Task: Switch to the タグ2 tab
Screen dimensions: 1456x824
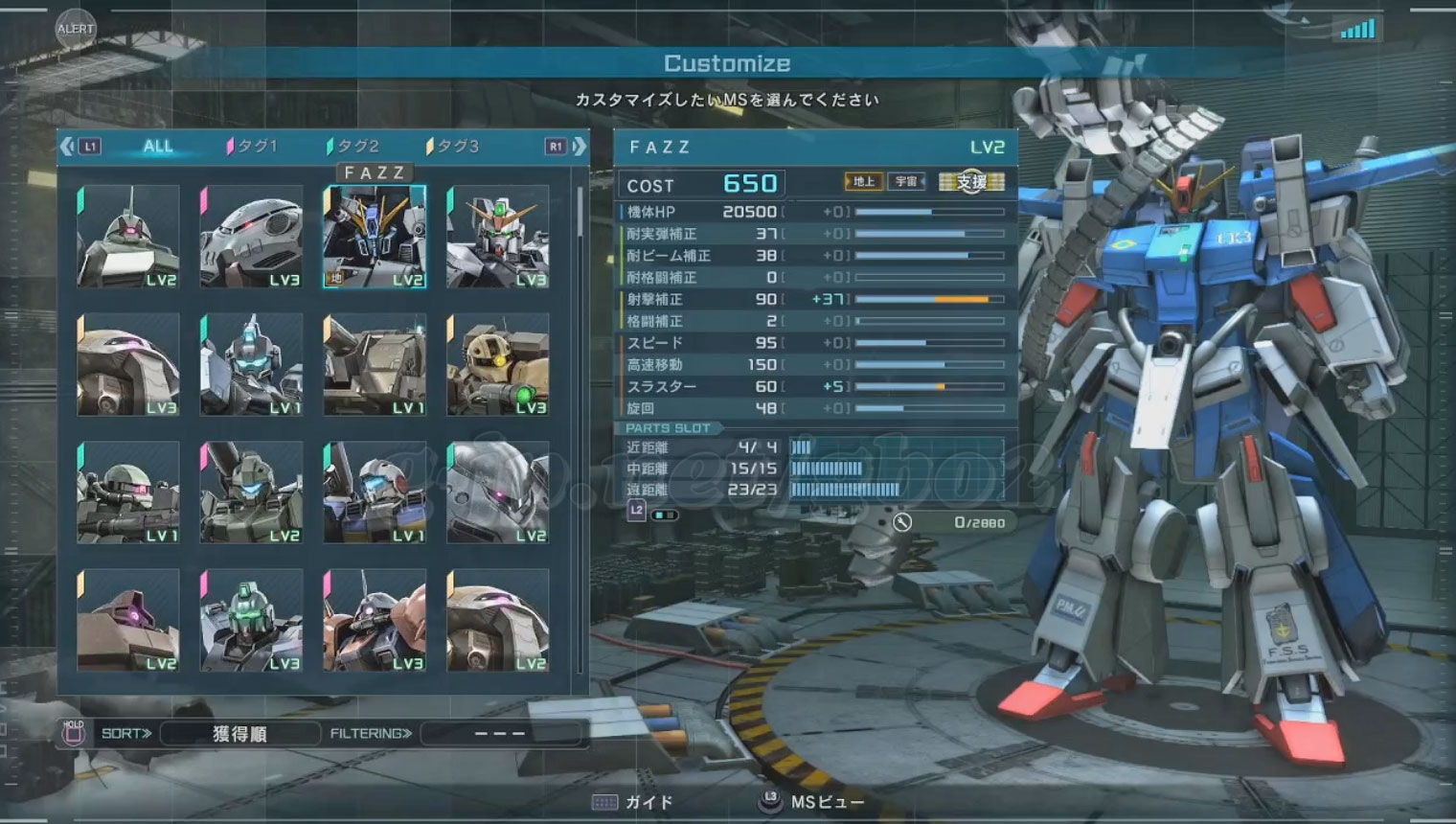Action: (x=353, y=147)
